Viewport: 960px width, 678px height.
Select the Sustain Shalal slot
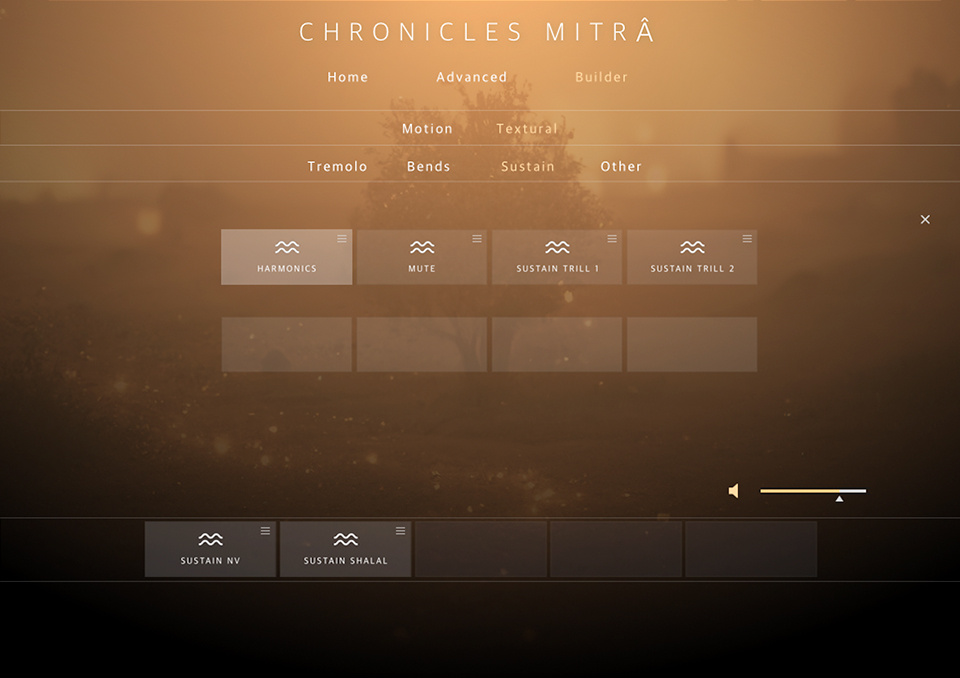tap(345, 549)
